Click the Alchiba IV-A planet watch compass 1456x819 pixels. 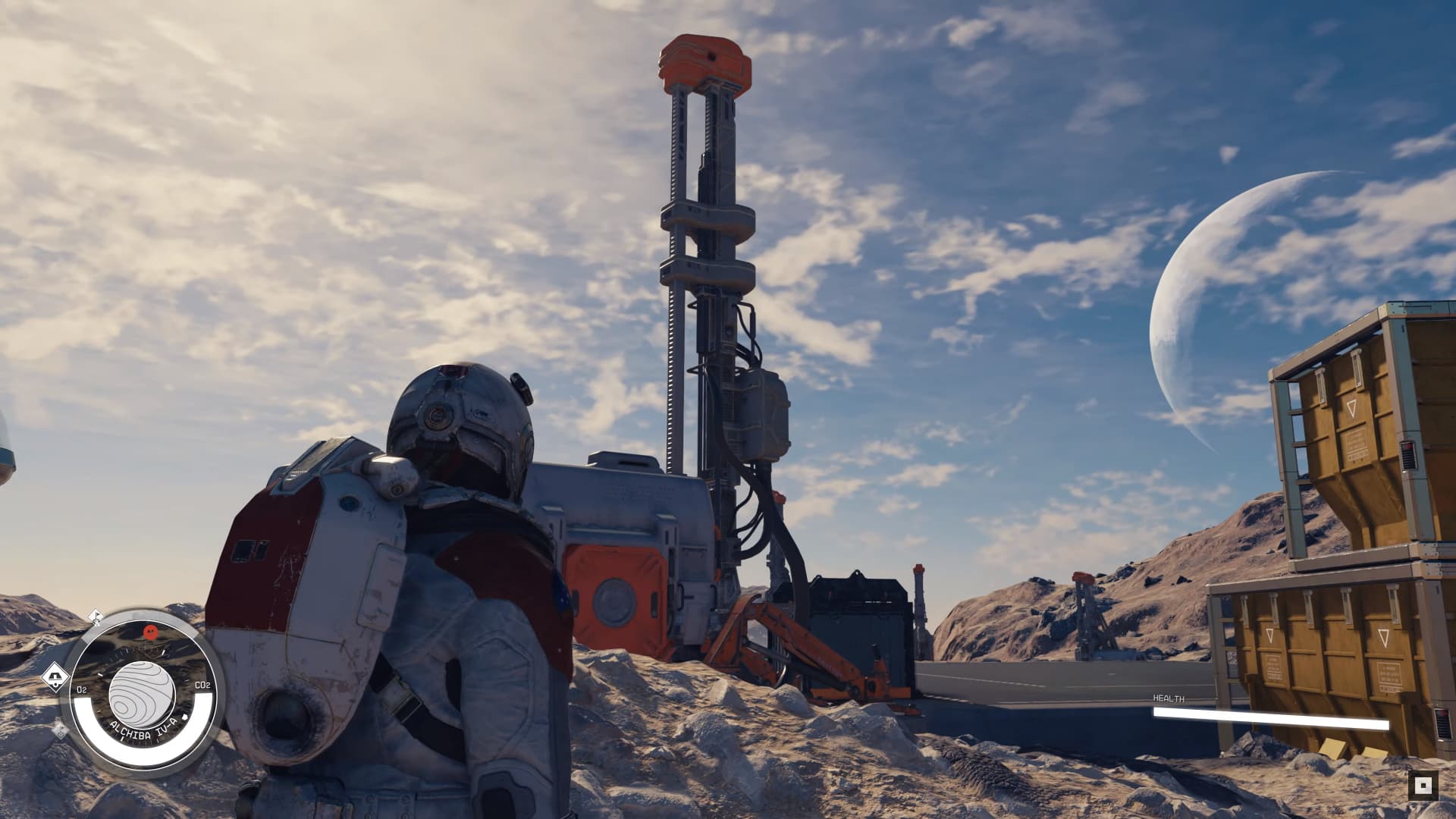(x=143, y=692)
